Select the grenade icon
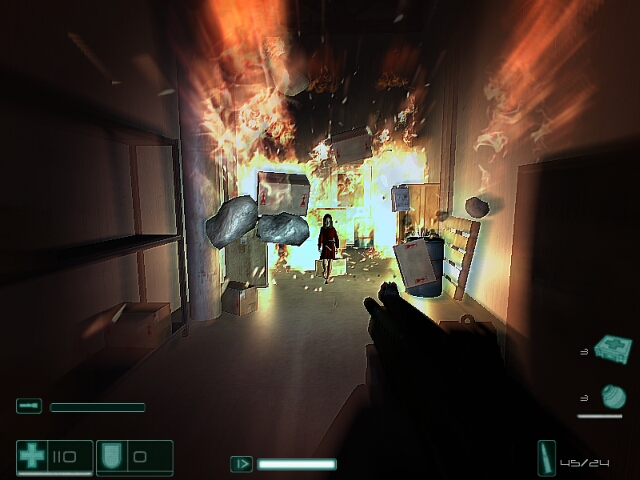This screenshot has height=480, width=640. (613, 397)
